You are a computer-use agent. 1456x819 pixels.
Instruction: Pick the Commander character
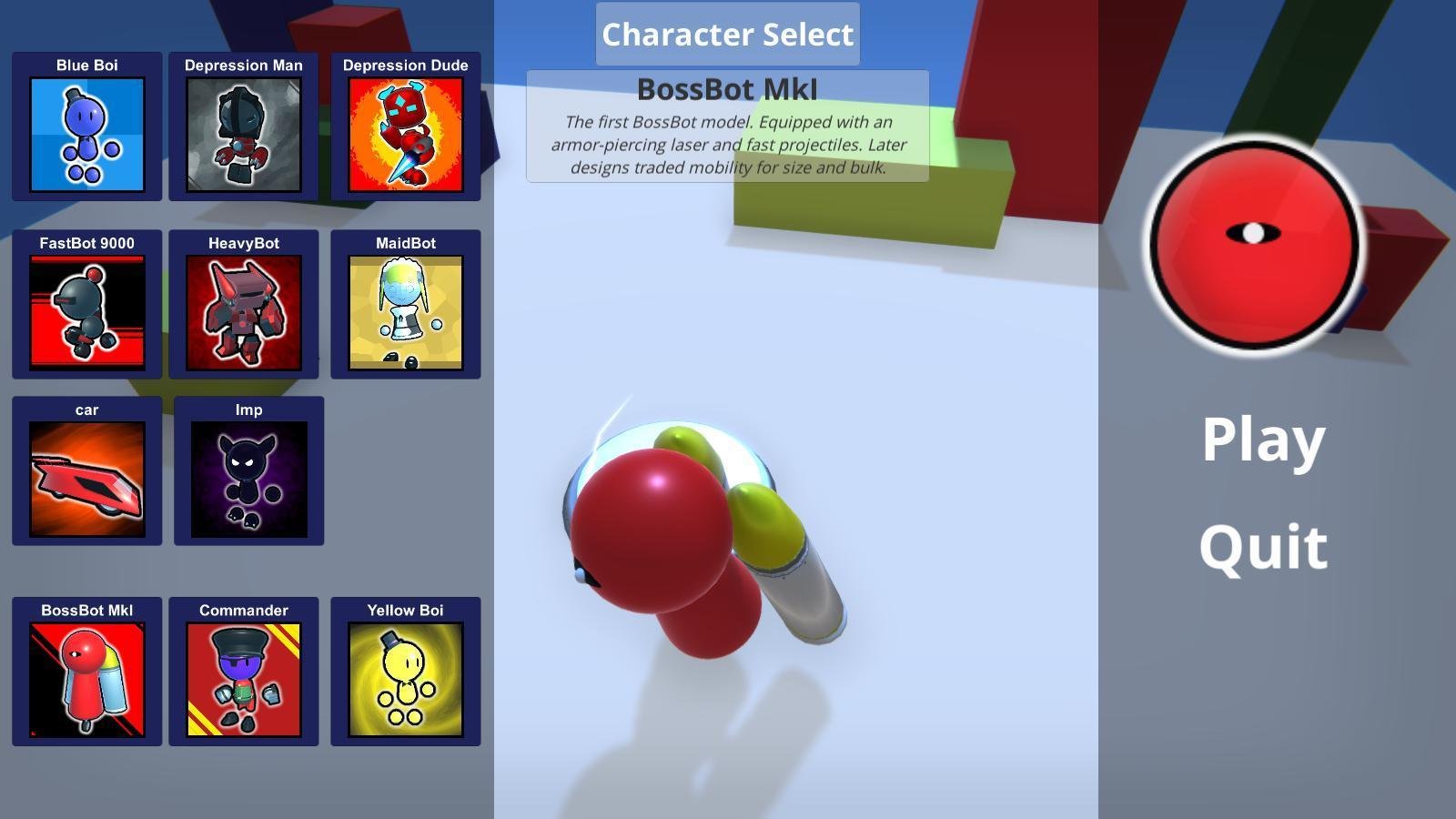click(244, 678)
